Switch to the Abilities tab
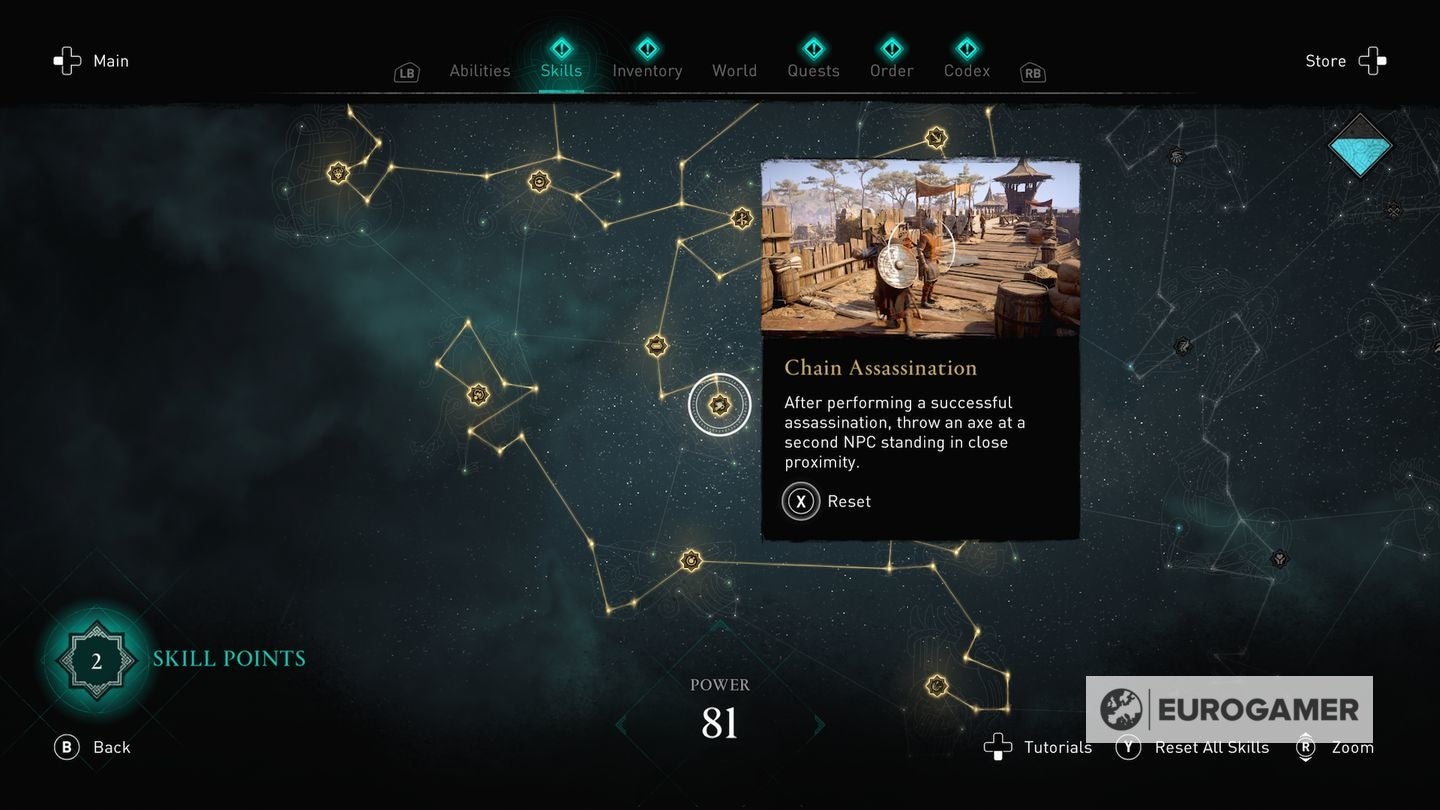This screenshot has width=1440, height=810. (480, 70)
